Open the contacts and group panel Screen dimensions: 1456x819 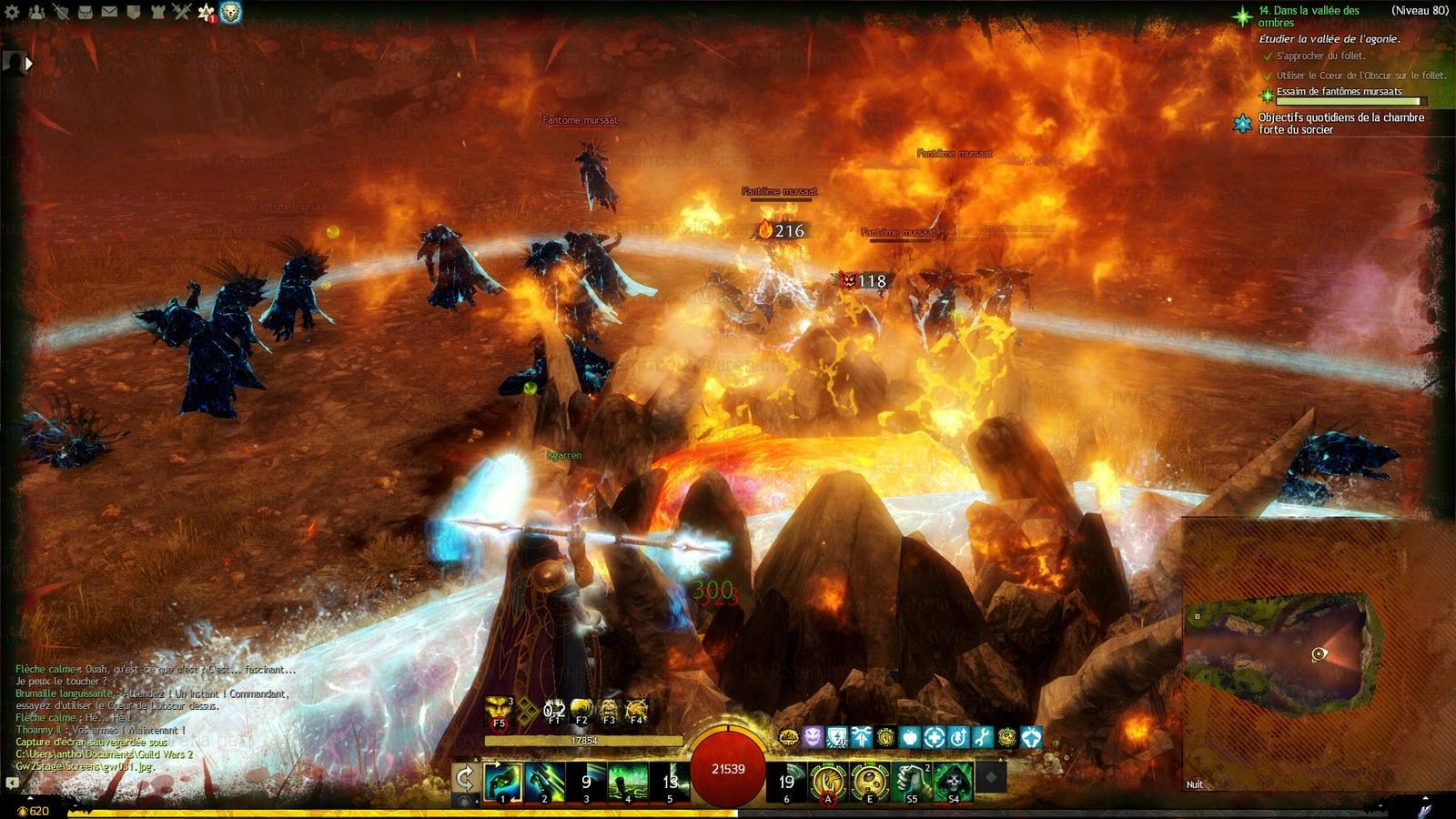point(37,13)
